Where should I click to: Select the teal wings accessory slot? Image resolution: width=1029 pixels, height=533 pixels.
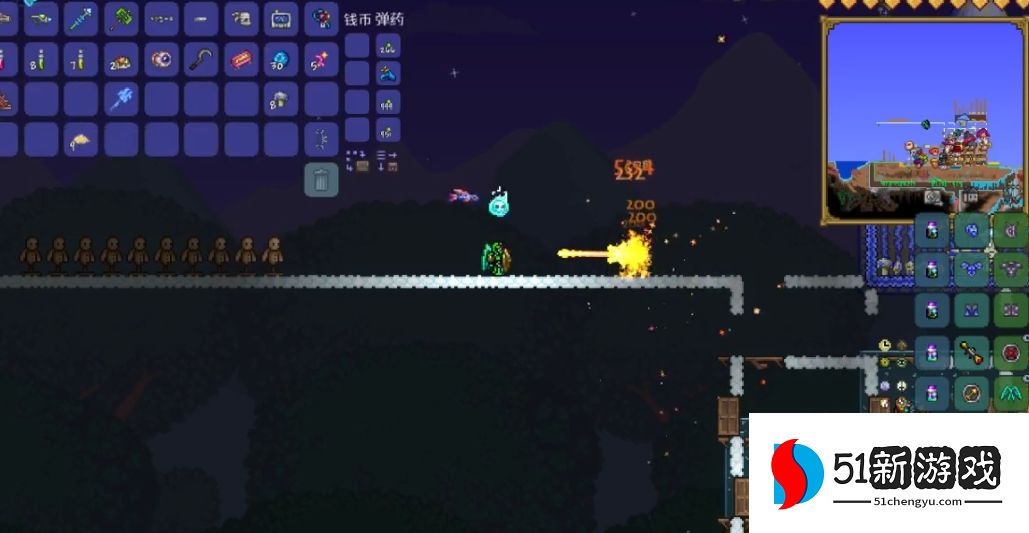point(1011,392)
